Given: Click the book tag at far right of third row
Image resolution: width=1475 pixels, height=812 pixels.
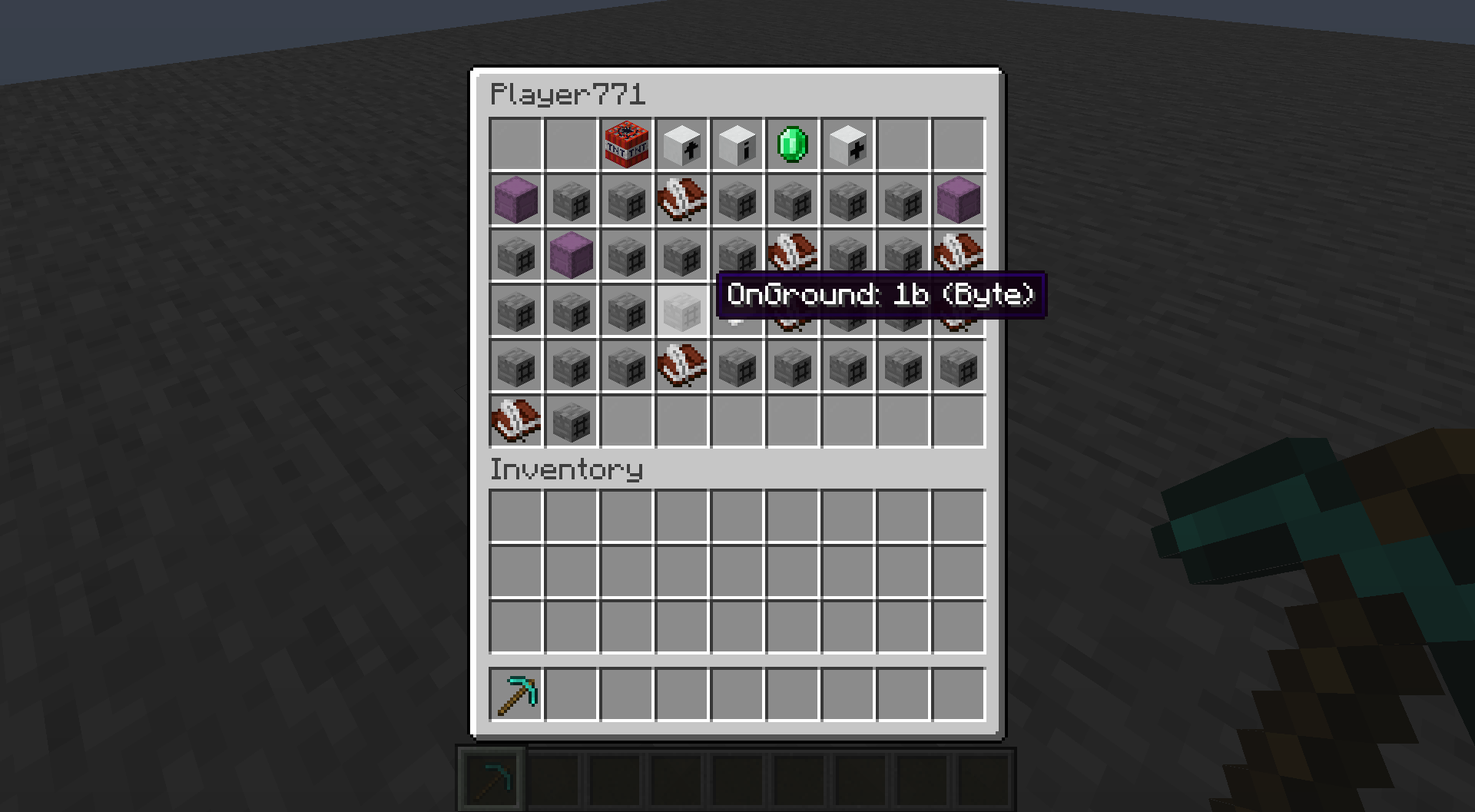Looking at the screenshot, I should (x=958, y=256).
